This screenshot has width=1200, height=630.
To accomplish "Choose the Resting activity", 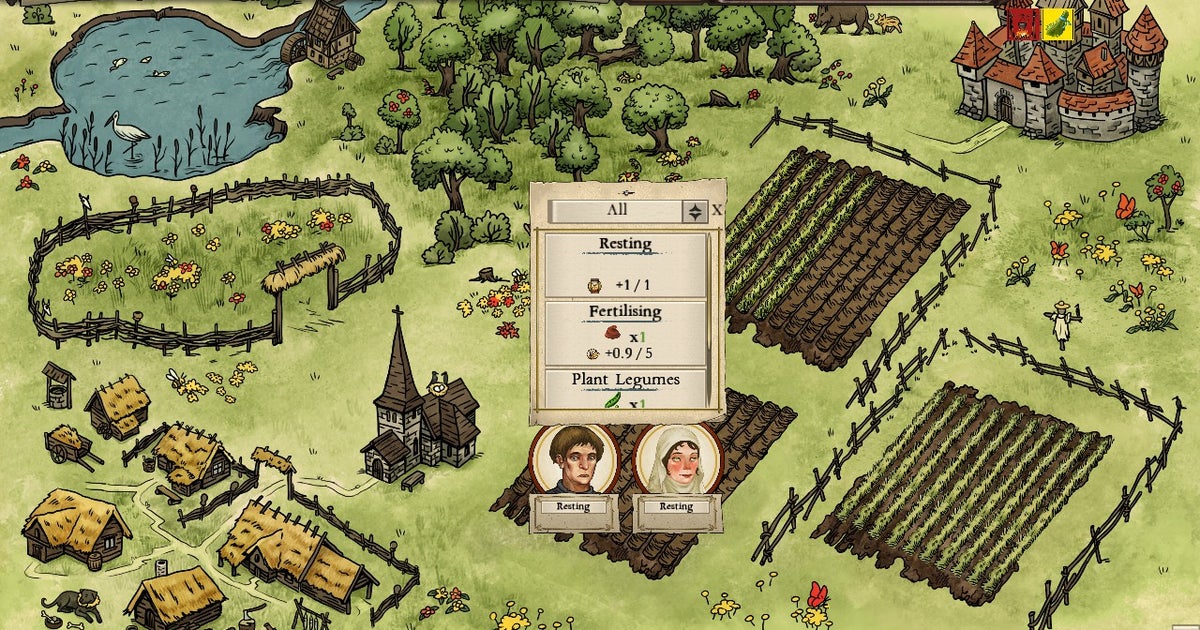I will tap(624, 263).
